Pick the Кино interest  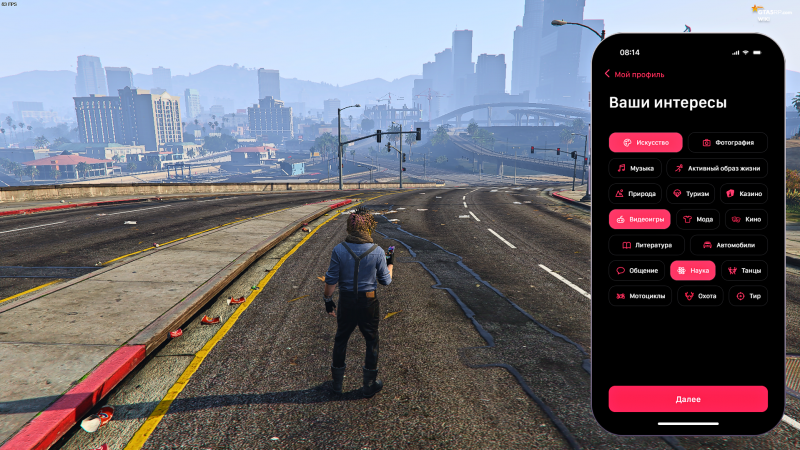(746, 219)
